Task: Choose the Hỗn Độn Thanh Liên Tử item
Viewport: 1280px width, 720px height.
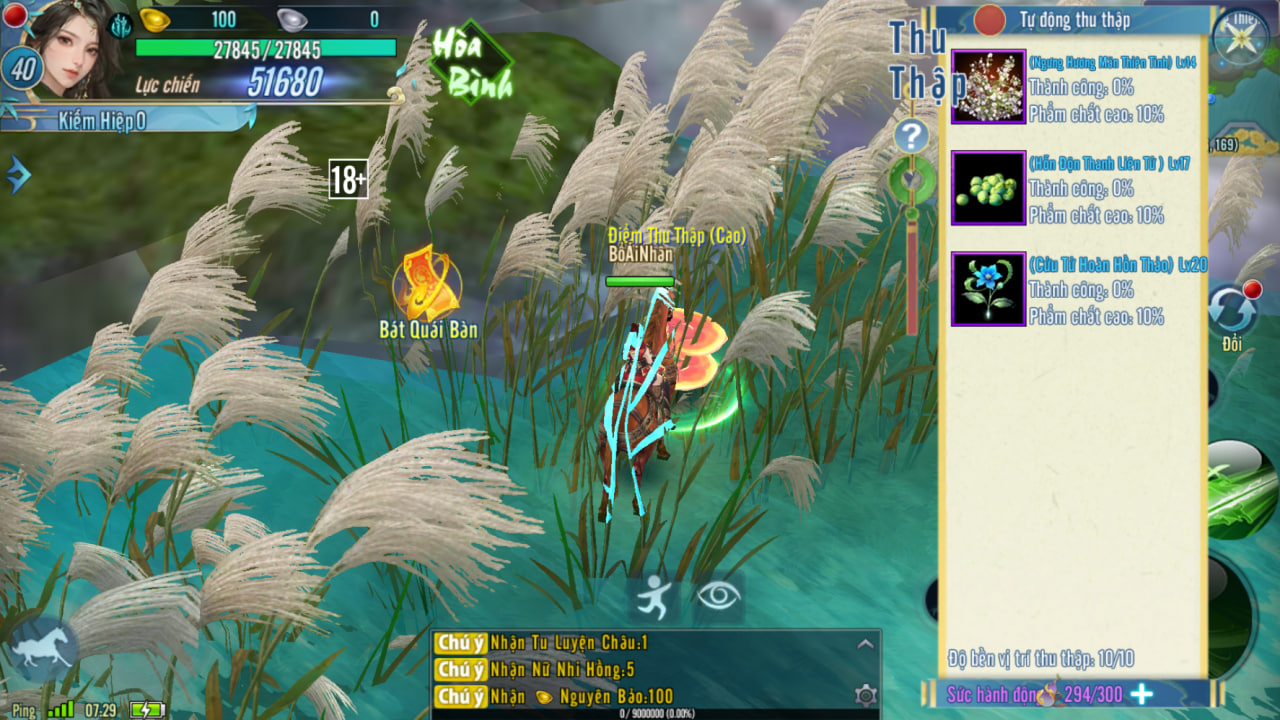Action: (988, 188)
